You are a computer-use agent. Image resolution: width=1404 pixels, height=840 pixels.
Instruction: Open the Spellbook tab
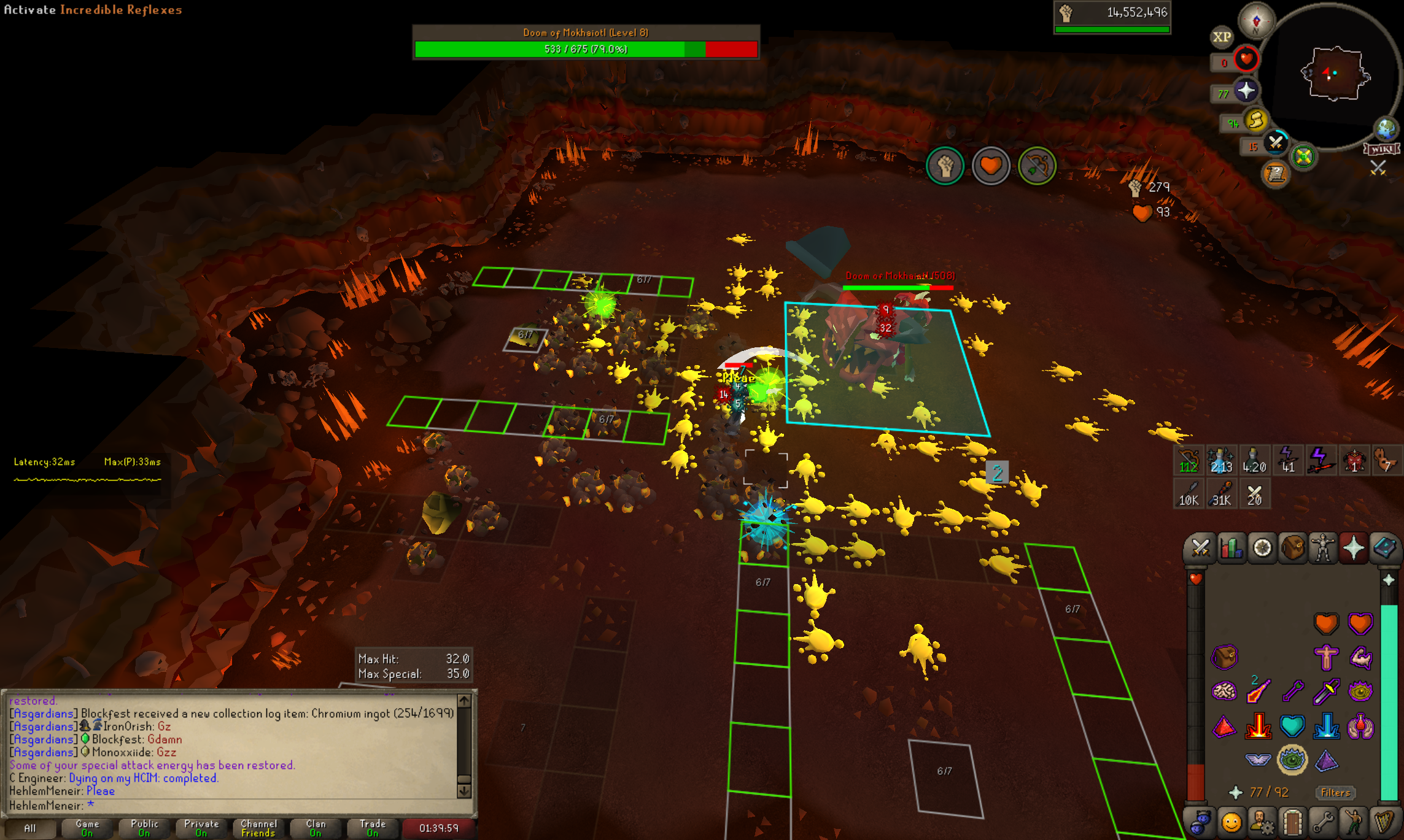coord(1385,548)
